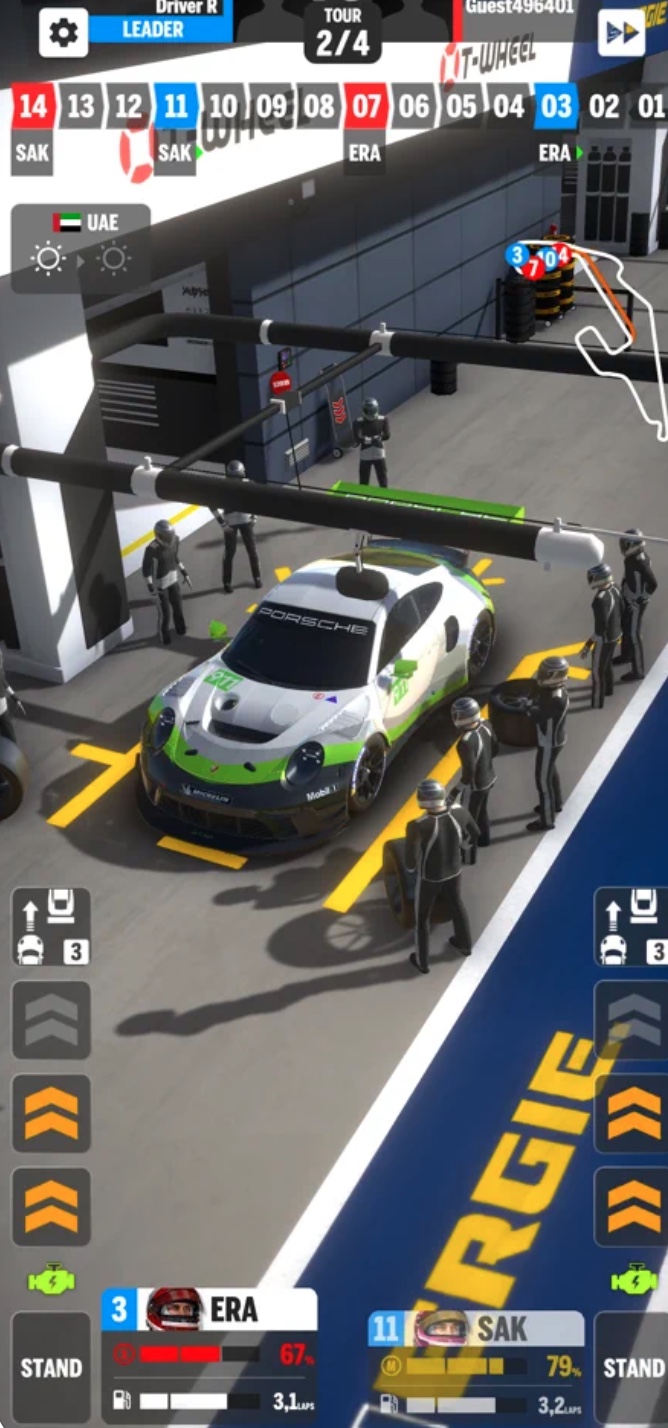This screenshot has width=668, height=1428.
Task: Choose the grey chevron pace on ERA's side
Action: point(51,1020)
